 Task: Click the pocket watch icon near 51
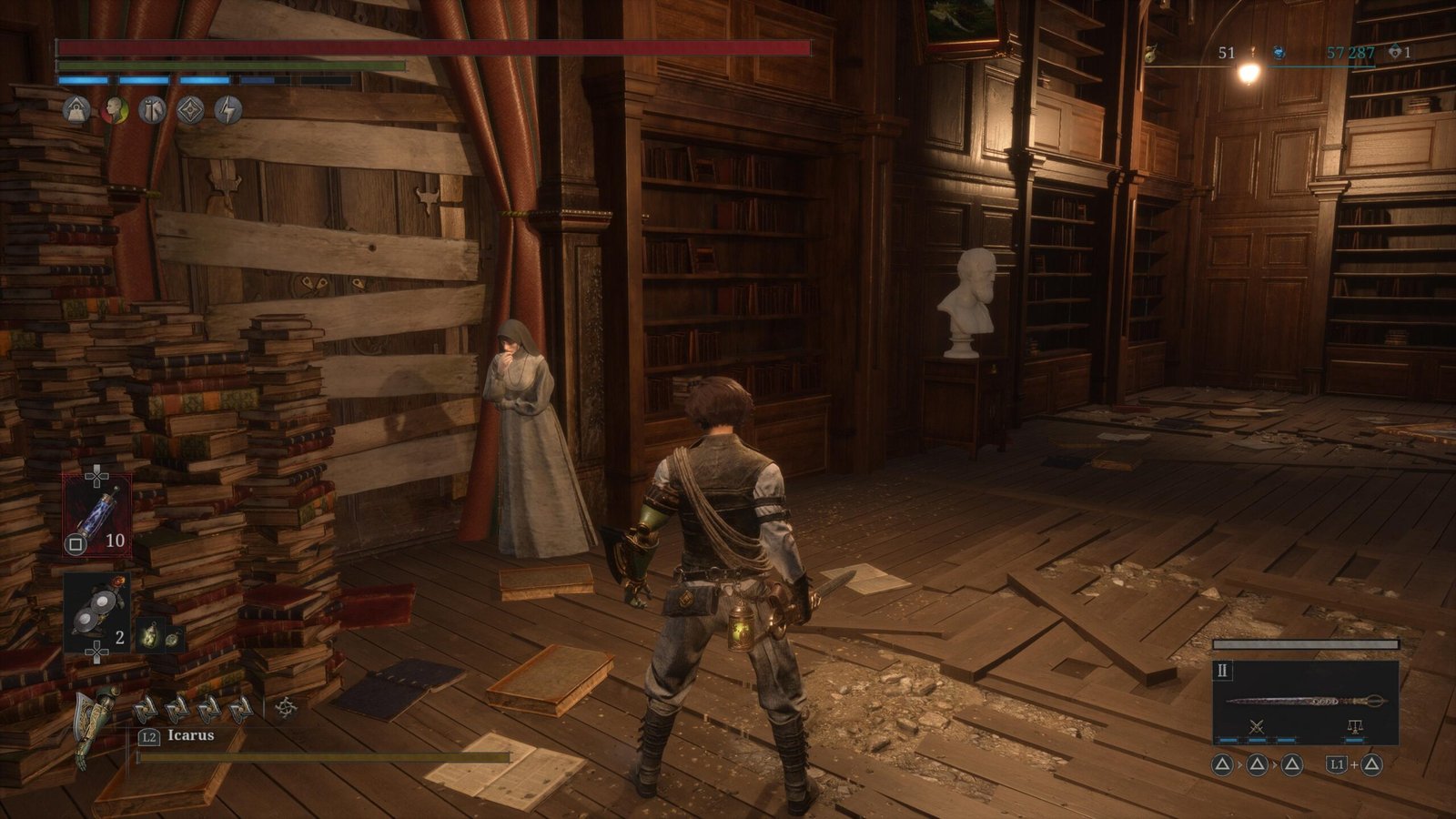click(x=1151, y=54)
